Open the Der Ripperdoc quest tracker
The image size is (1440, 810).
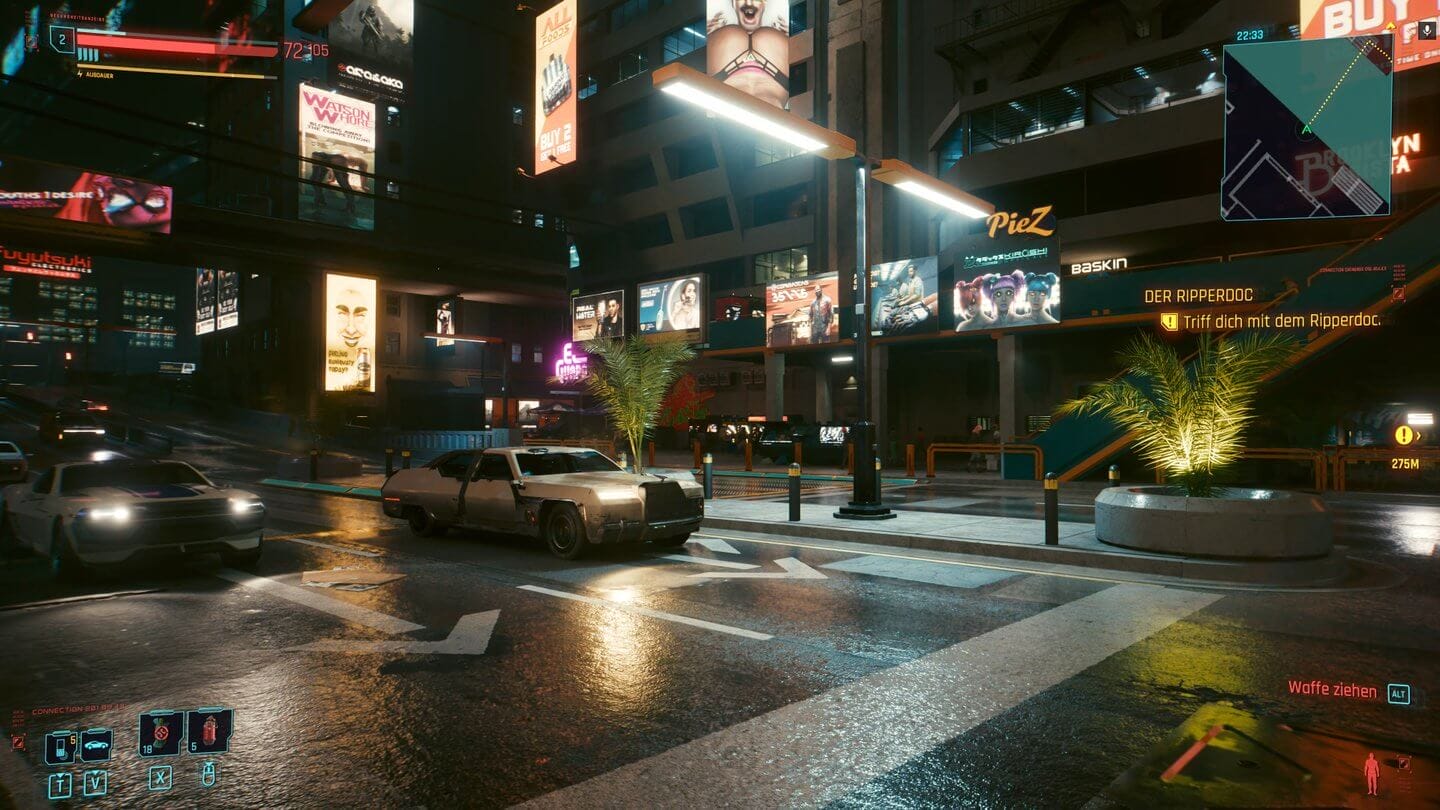1198,295
